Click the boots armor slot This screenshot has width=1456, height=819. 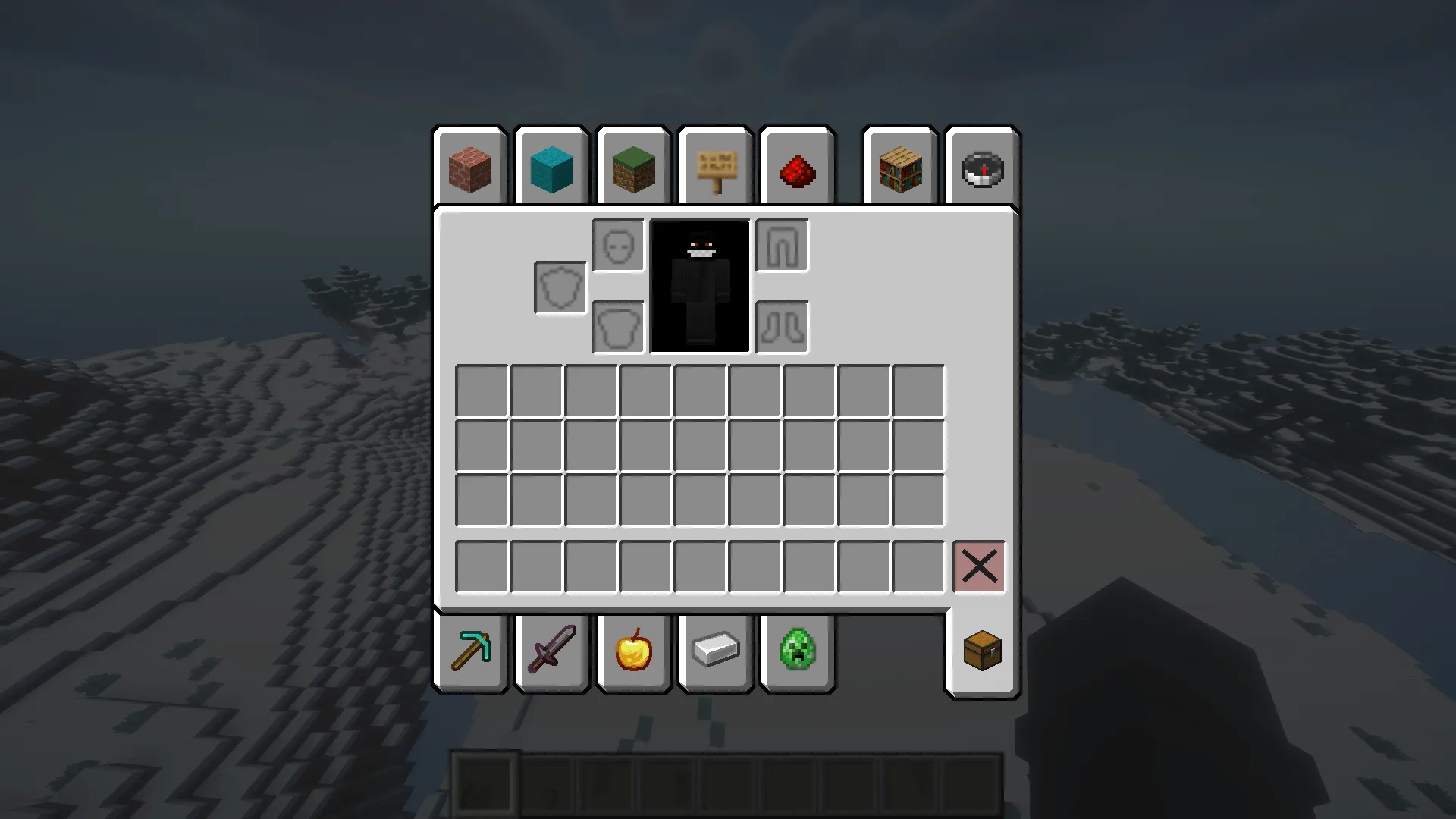pyautogui.click(x=782, y=326)
